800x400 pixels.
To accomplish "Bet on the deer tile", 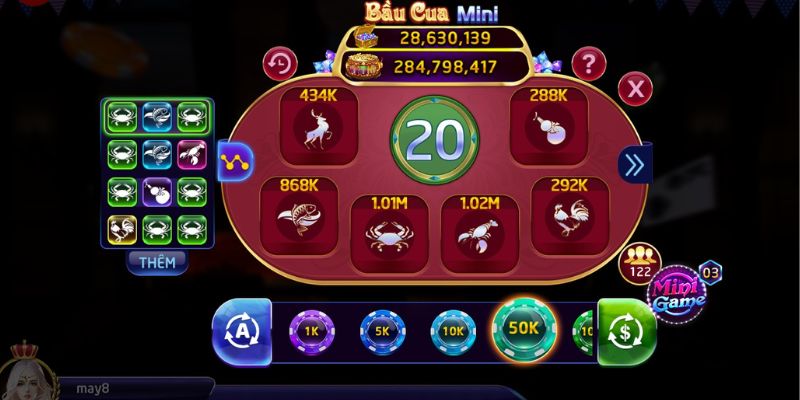I will tap(320, 127).
